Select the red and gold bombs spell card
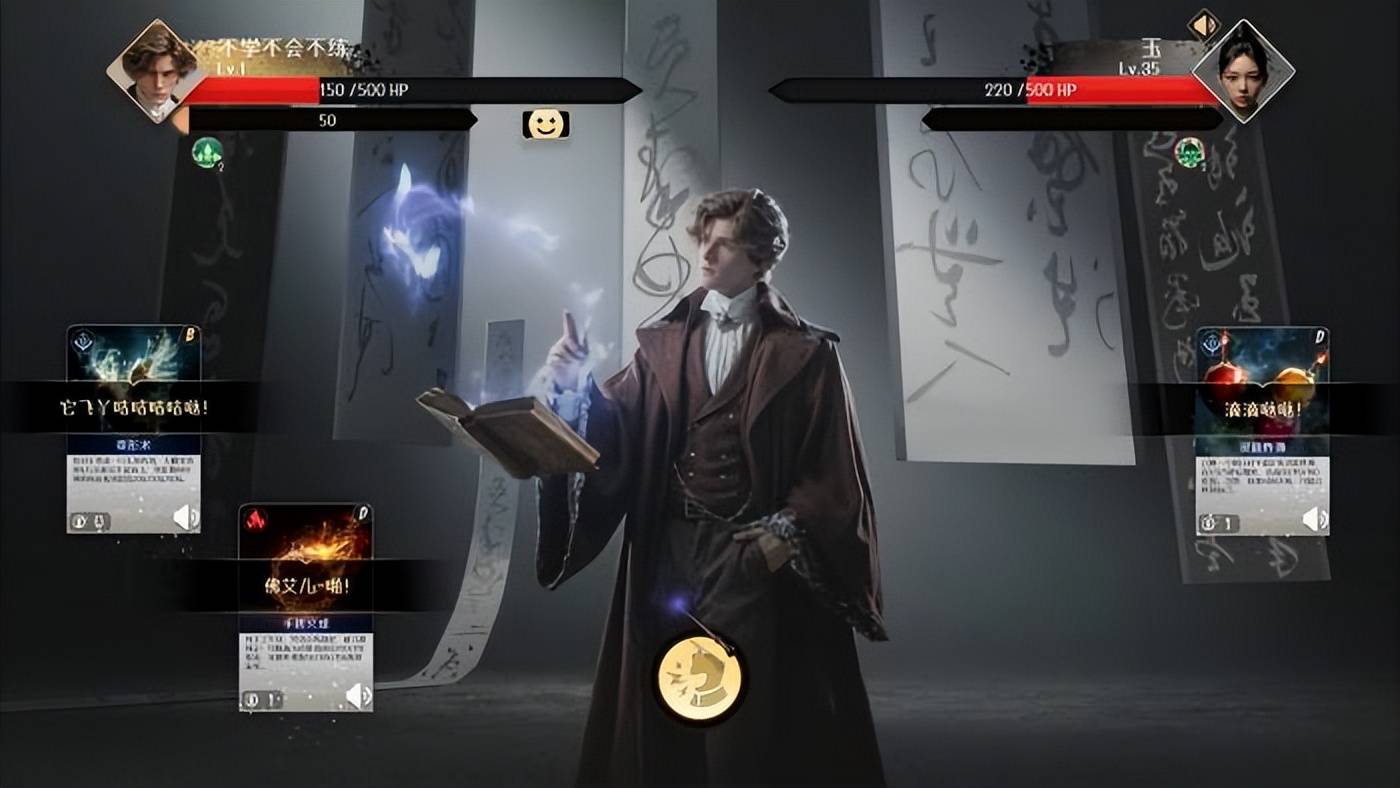The image size is (1400, 788). coord(1262,430)
